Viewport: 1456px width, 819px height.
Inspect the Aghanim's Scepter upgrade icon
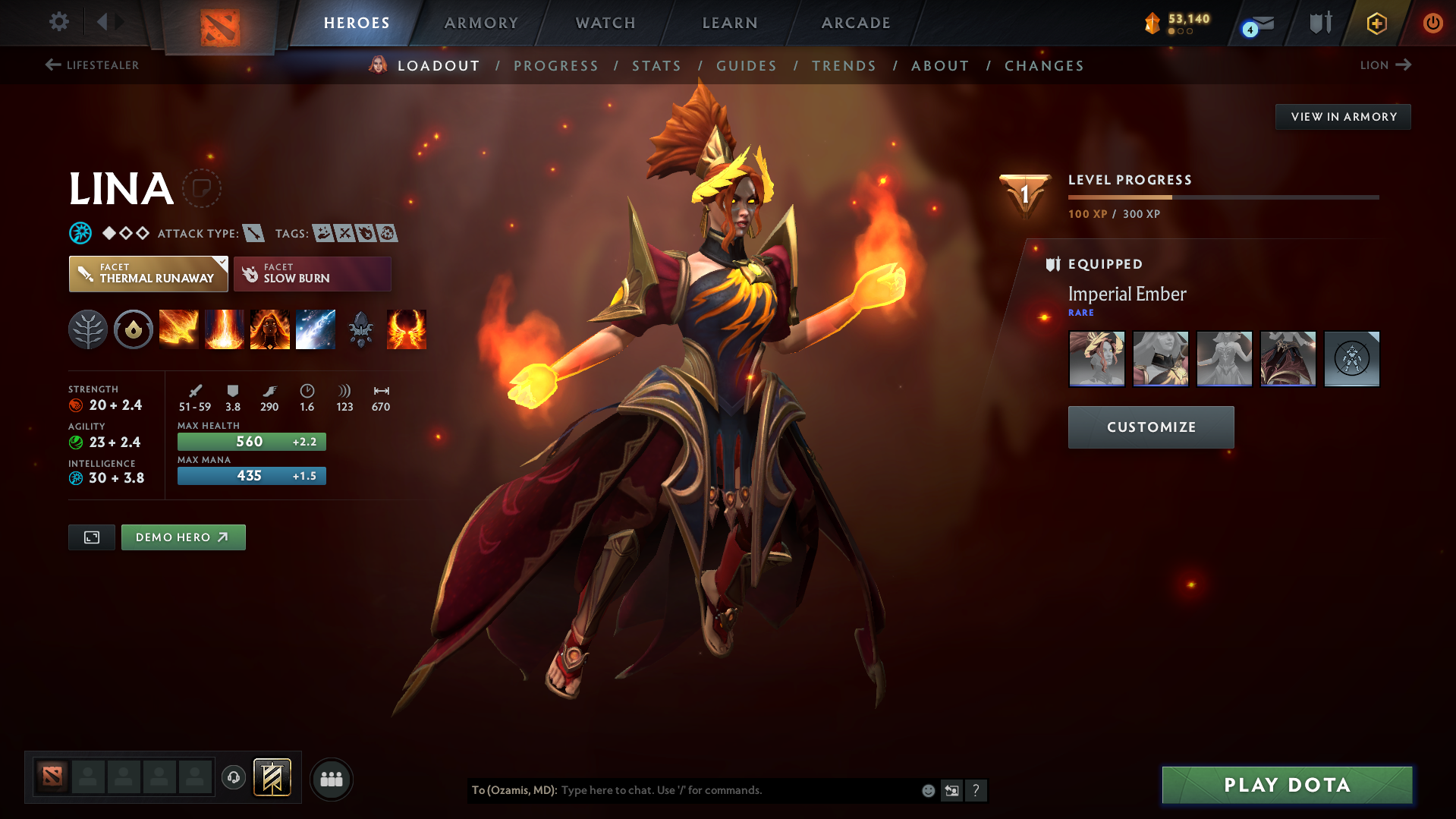pyautogui.click(x=360, y=329)
